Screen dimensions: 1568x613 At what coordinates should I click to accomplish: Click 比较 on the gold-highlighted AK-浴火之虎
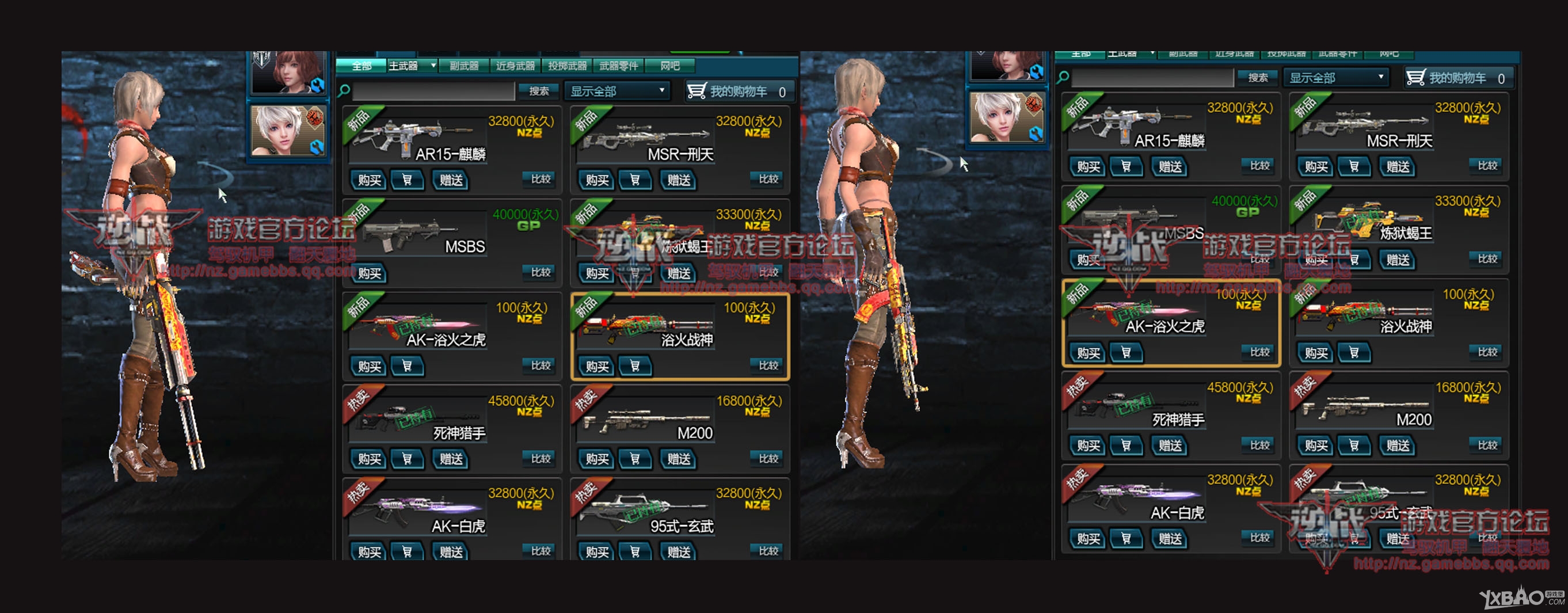(x=1259, y=352)
